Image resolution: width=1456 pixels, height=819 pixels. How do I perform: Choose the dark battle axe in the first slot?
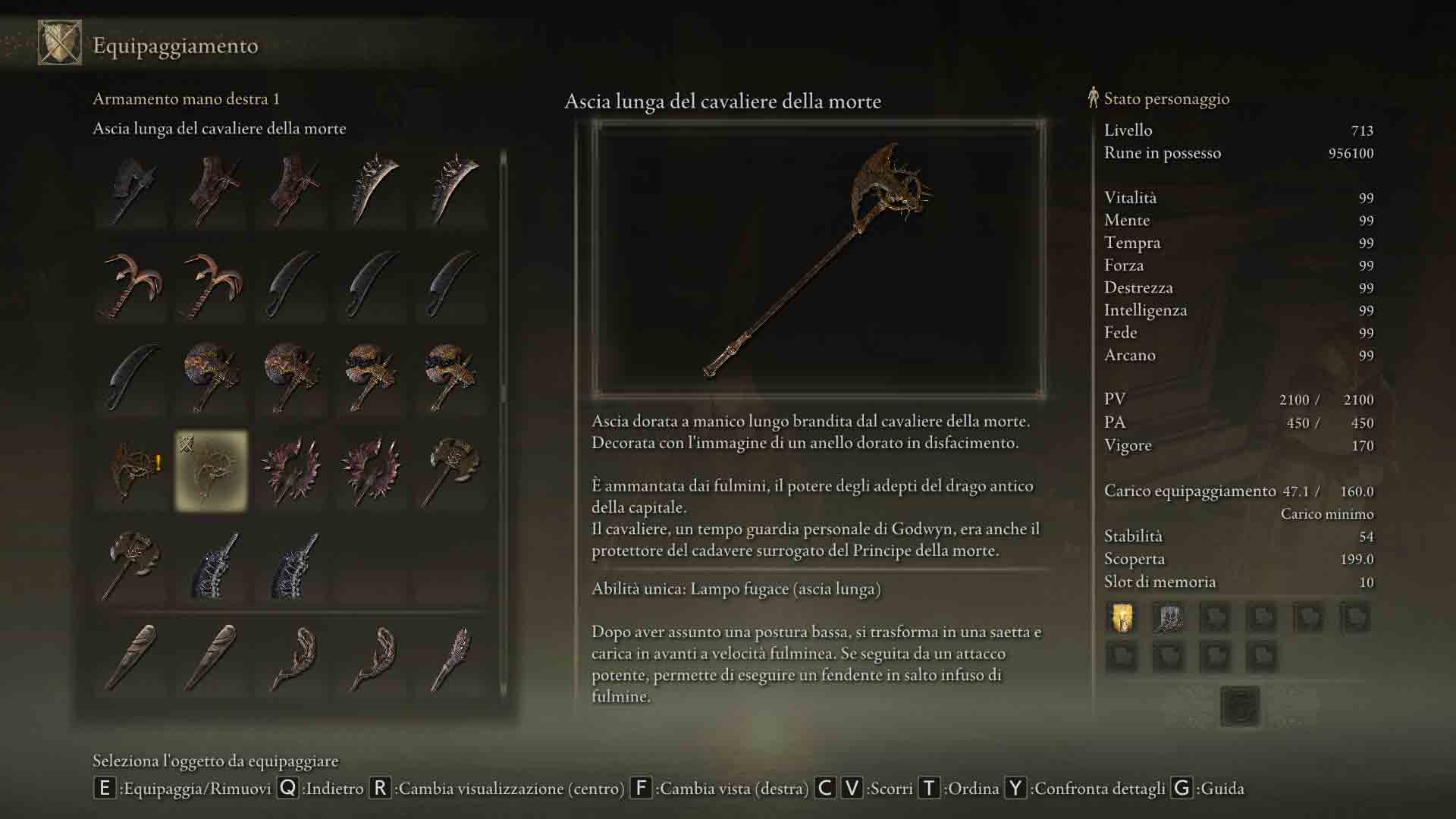(132, 190)
